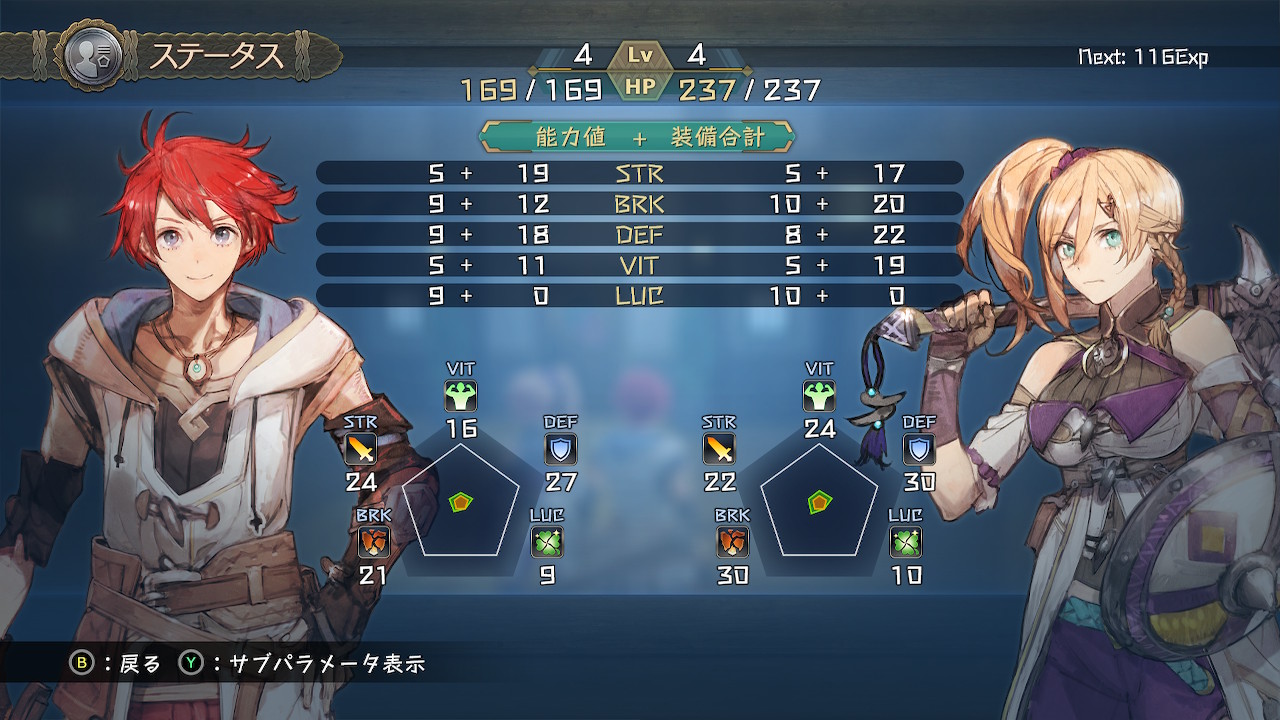The image size is (1280, 720).
Task: Click the red-haired hero's STR sword icon
Action: pyautogui.click(x=361, y=449)
